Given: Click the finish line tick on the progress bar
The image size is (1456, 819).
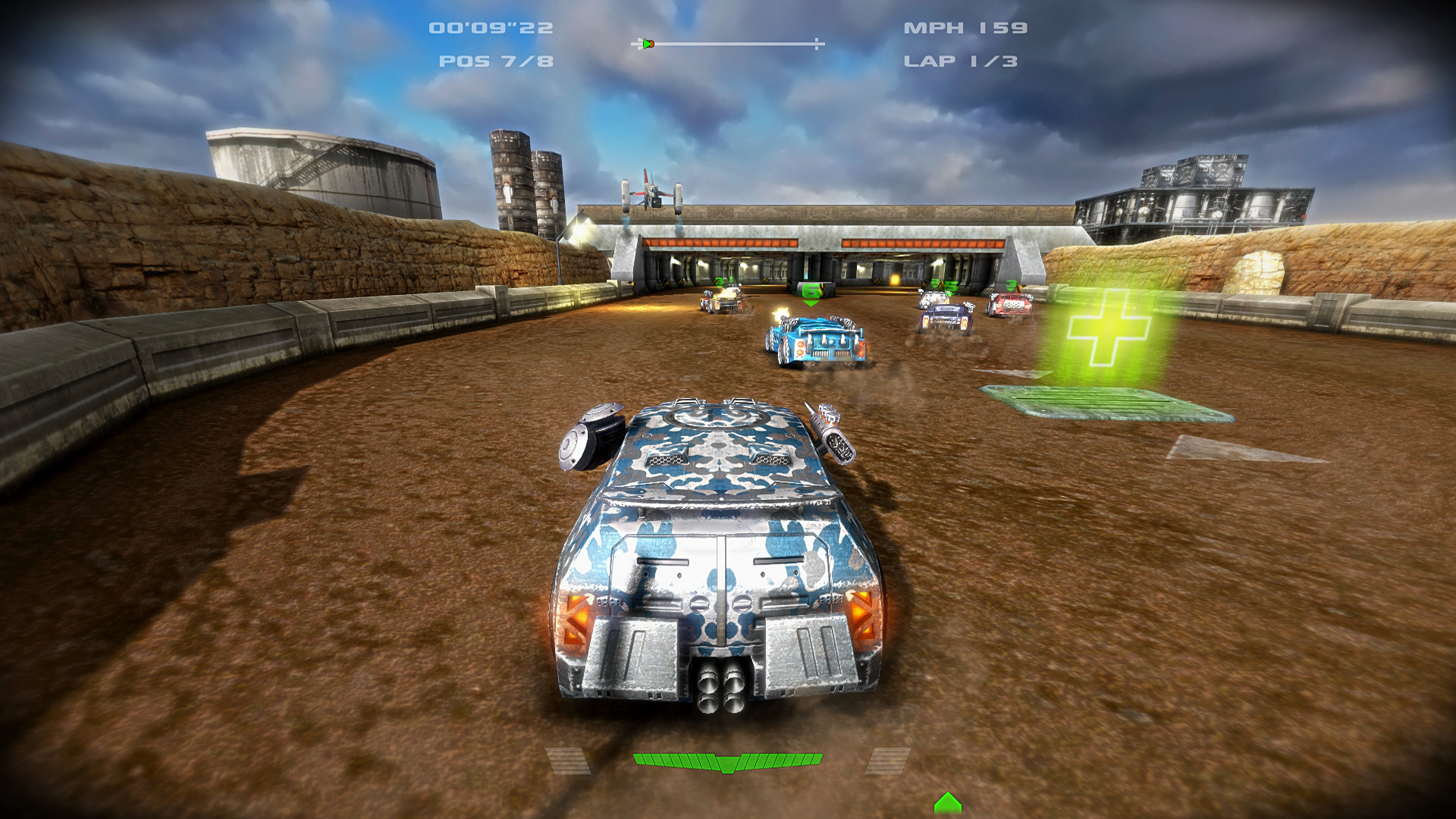Looking at the screenshot, I should coord(817,43).
